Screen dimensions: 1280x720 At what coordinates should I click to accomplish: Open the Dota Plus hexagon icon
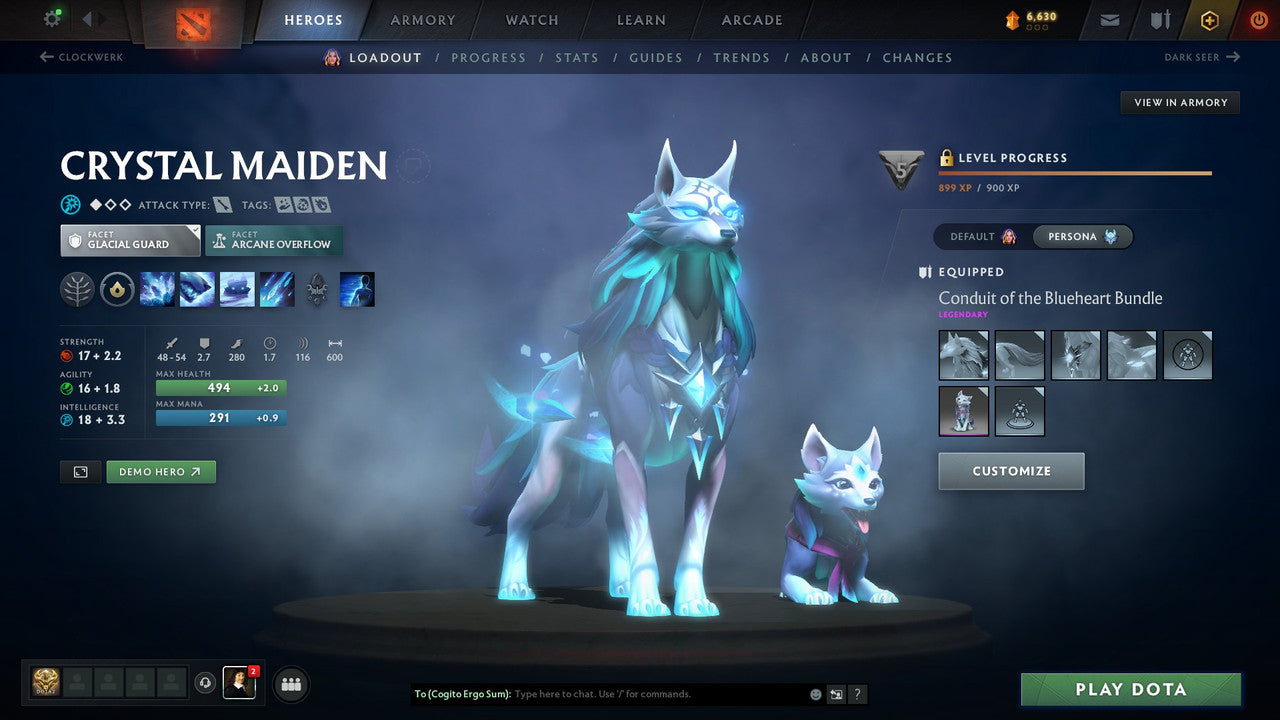[x=1209, y=19]
